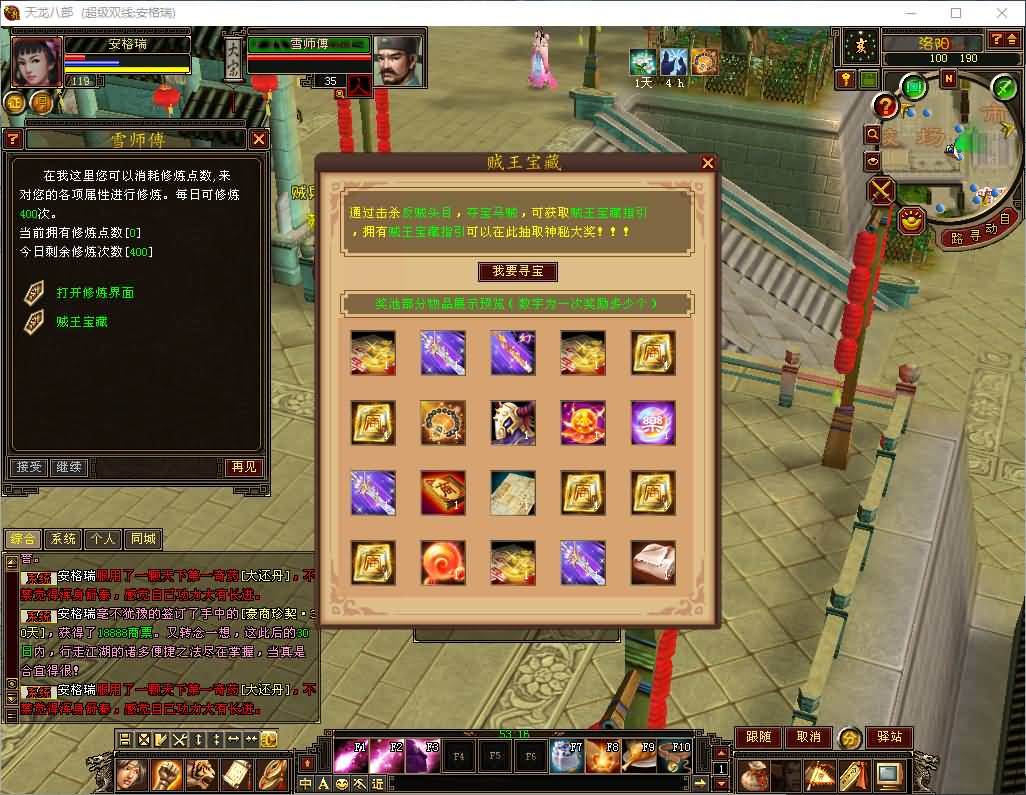This screenshot has height=795, width=1026.
Task: Switch to the 同城 chat tab
Action: [x=143, y=539]
